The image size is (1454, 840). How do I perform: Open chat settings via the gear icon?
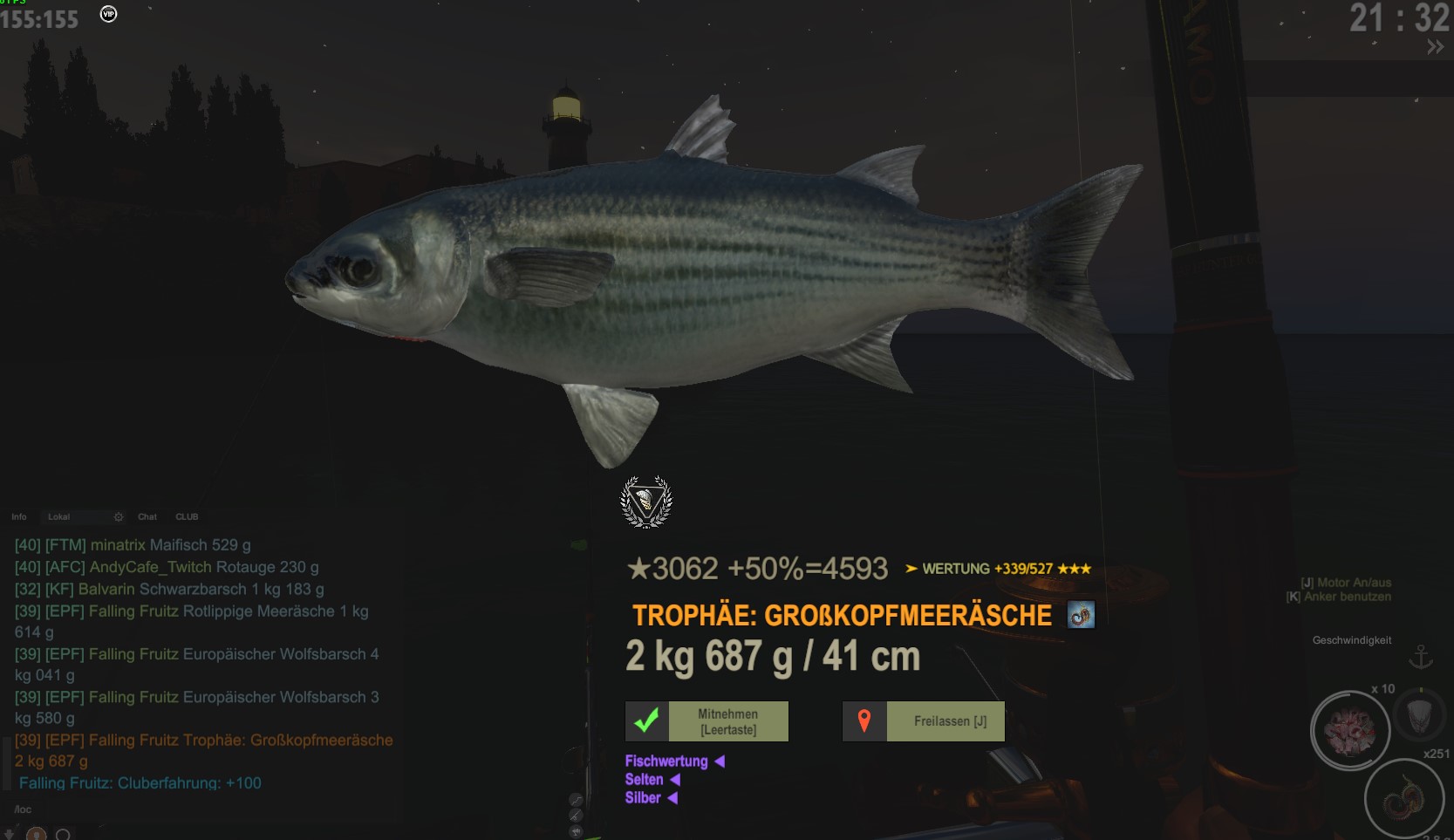pos(119,517)
